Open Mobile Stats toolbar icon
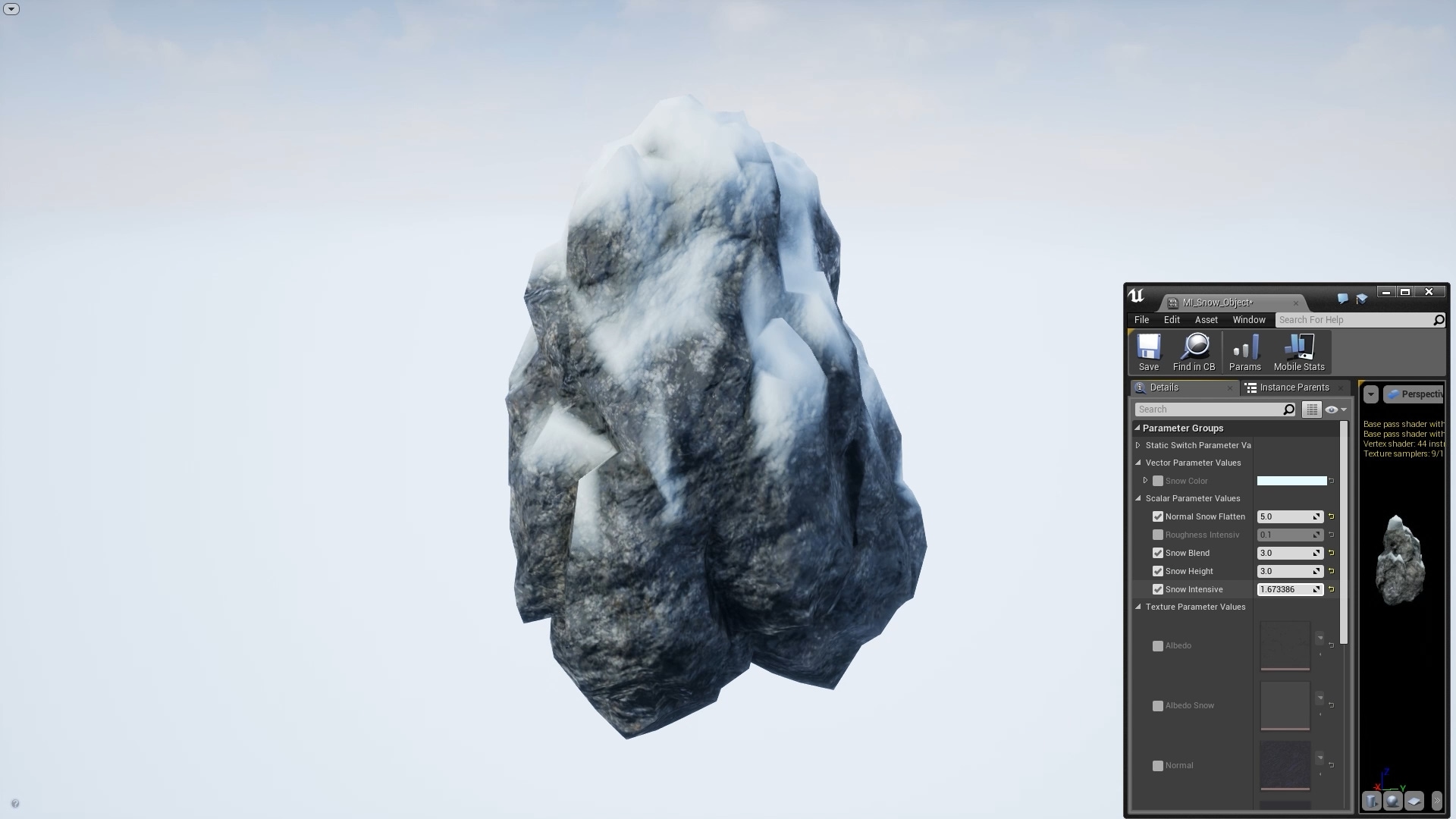Image resolution: width=1456 pixels, height=819 pixels. point(1298,350)
